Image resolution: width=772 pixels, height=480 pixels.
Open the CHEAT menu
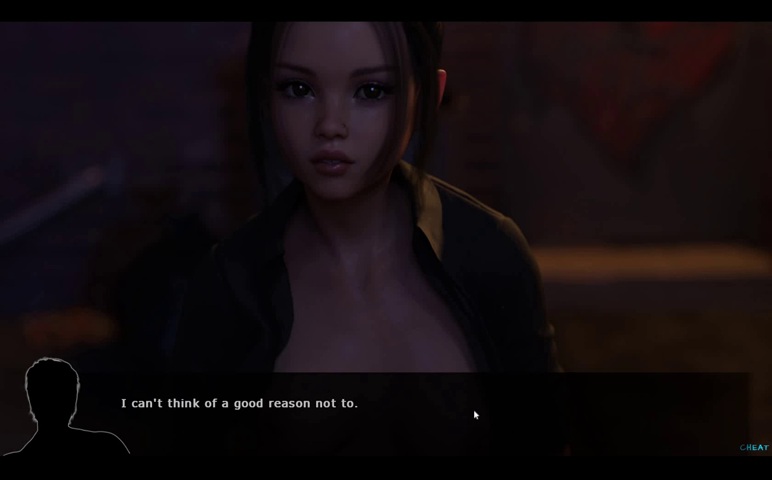(754, 448)
